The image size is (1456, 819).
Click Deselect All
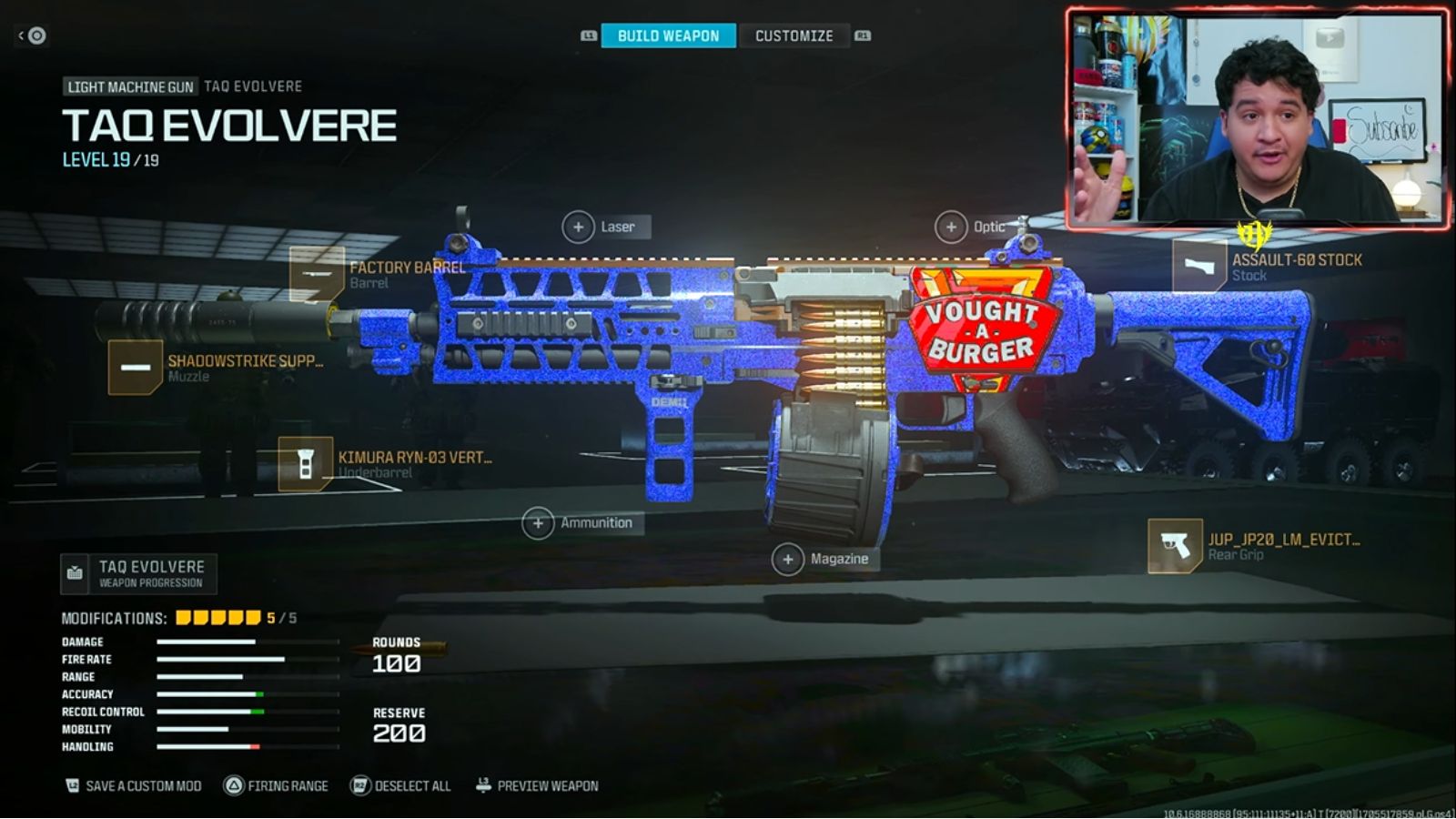click(359, 784)
